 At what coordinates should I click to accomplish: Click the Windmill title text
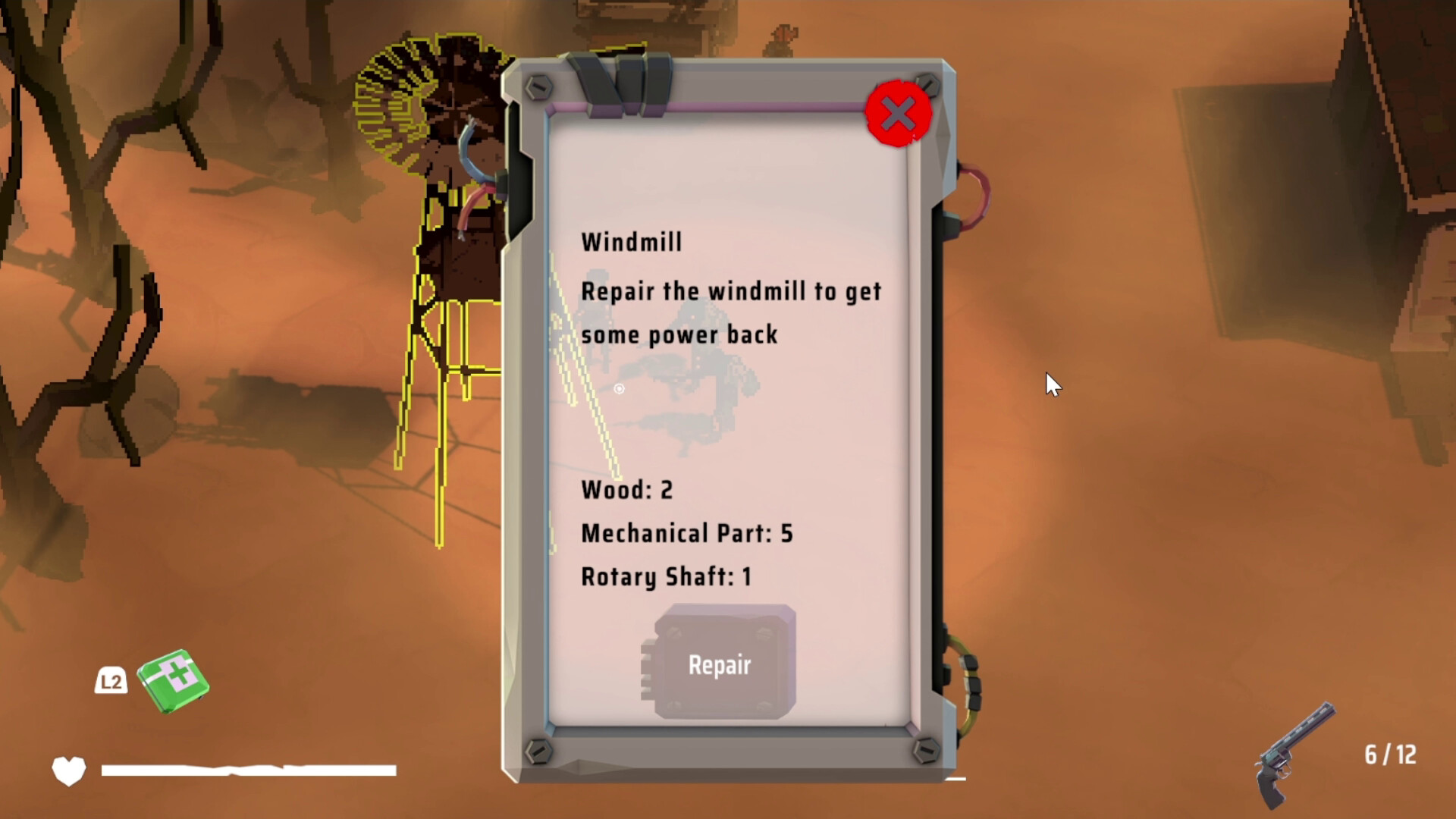(x=632, y=241)
